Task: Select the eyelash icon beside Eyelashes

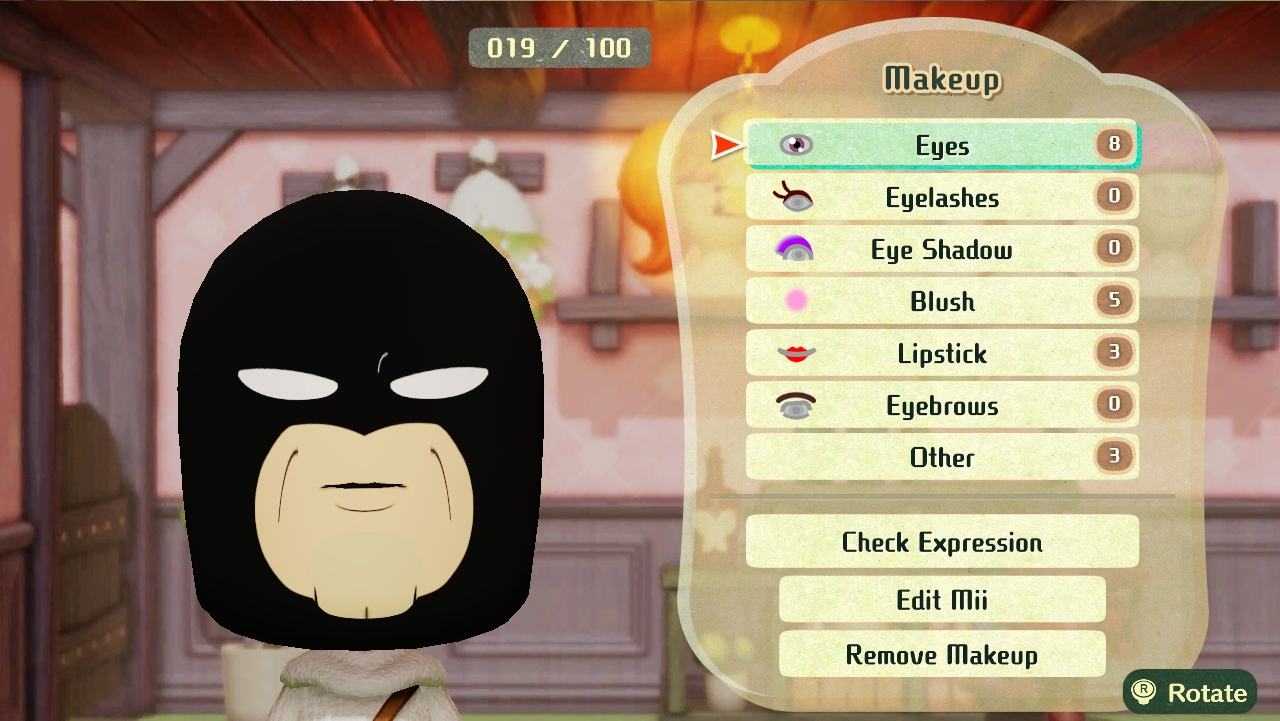Action: tap(795, 197)
